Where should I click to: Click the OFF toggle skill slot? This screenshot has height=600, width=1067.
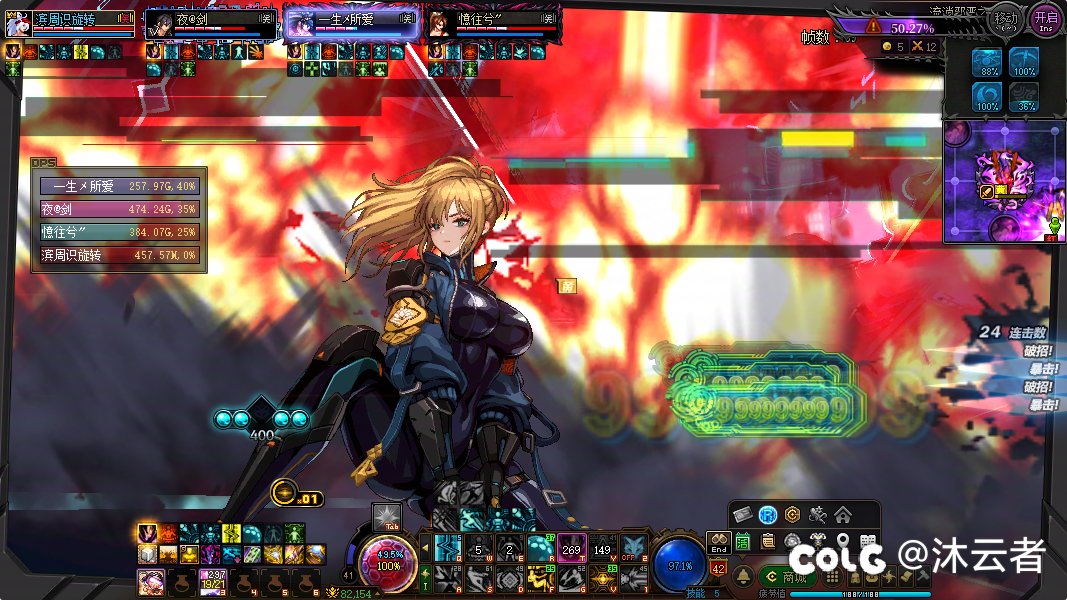click(x=632, y=547)
